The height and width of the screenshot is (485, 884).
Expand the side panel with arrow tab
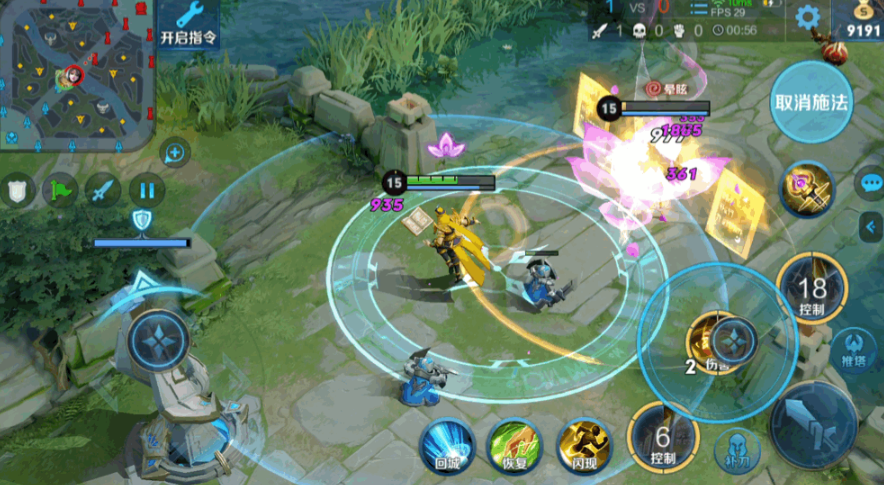coord(870,228)
